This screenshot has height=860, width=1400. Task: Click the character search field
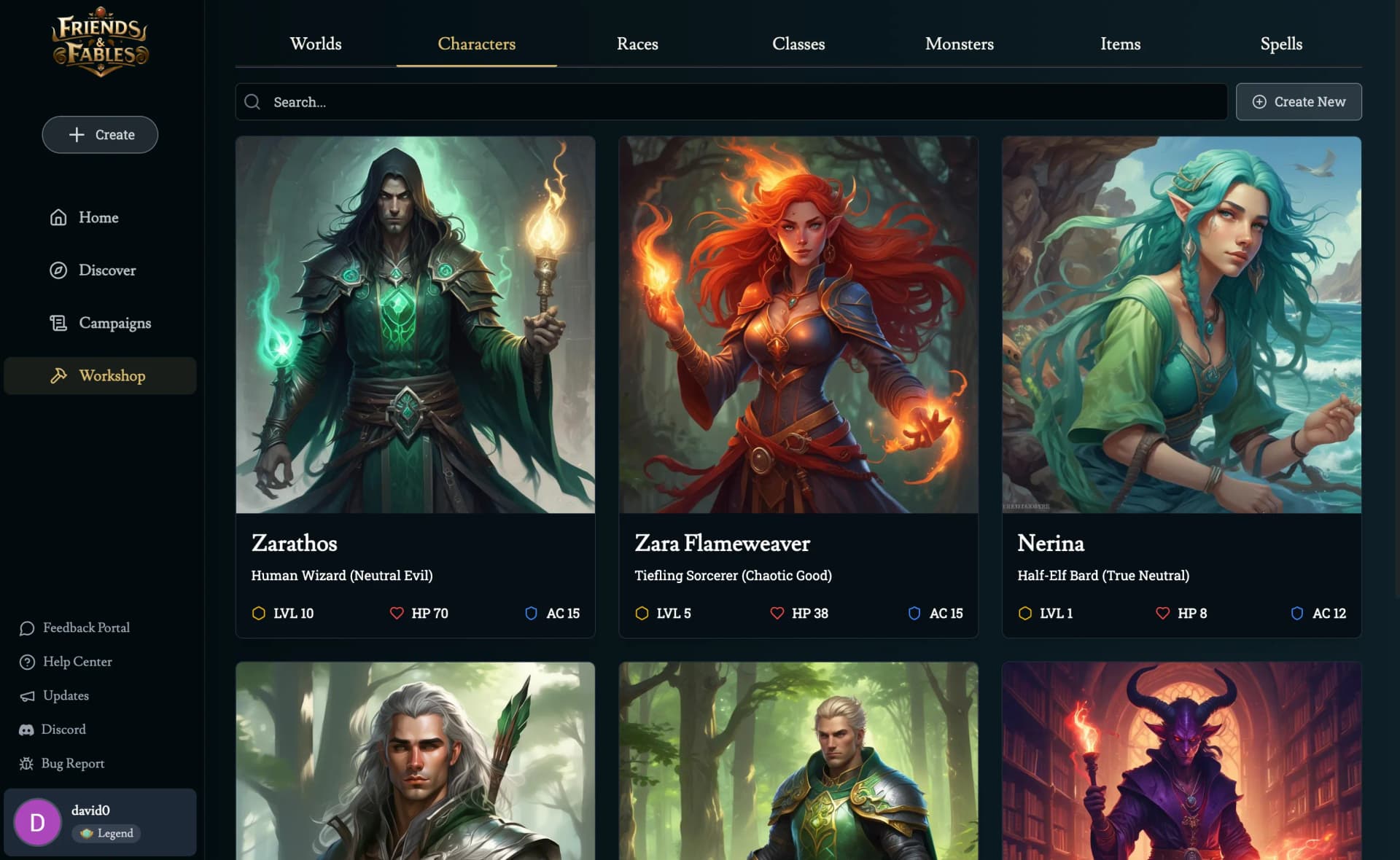click(731, 102)
